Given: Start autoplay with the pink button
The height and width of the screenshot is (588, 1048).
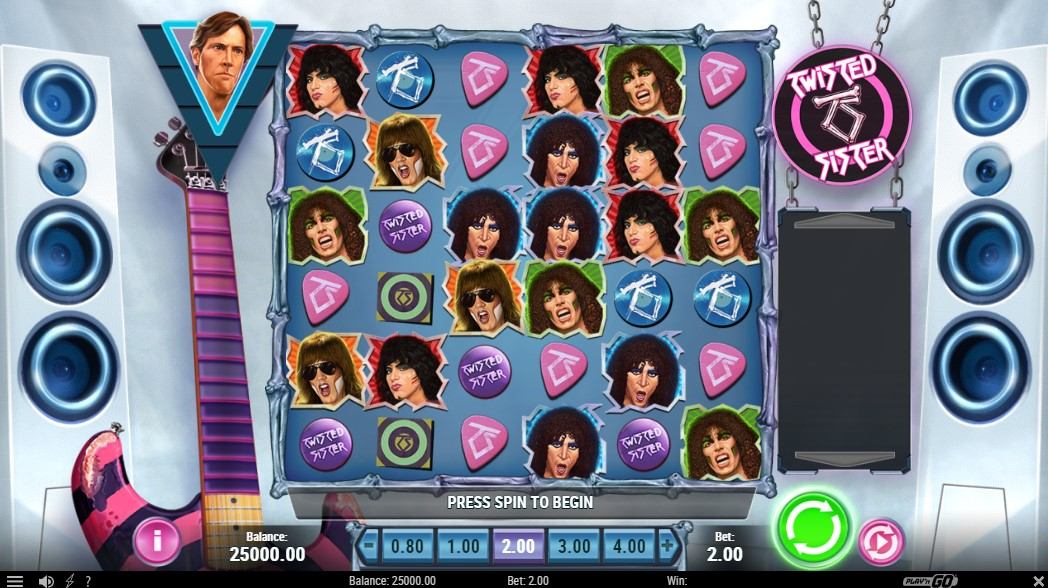Looking at the screenshot, I should point(881,542).
